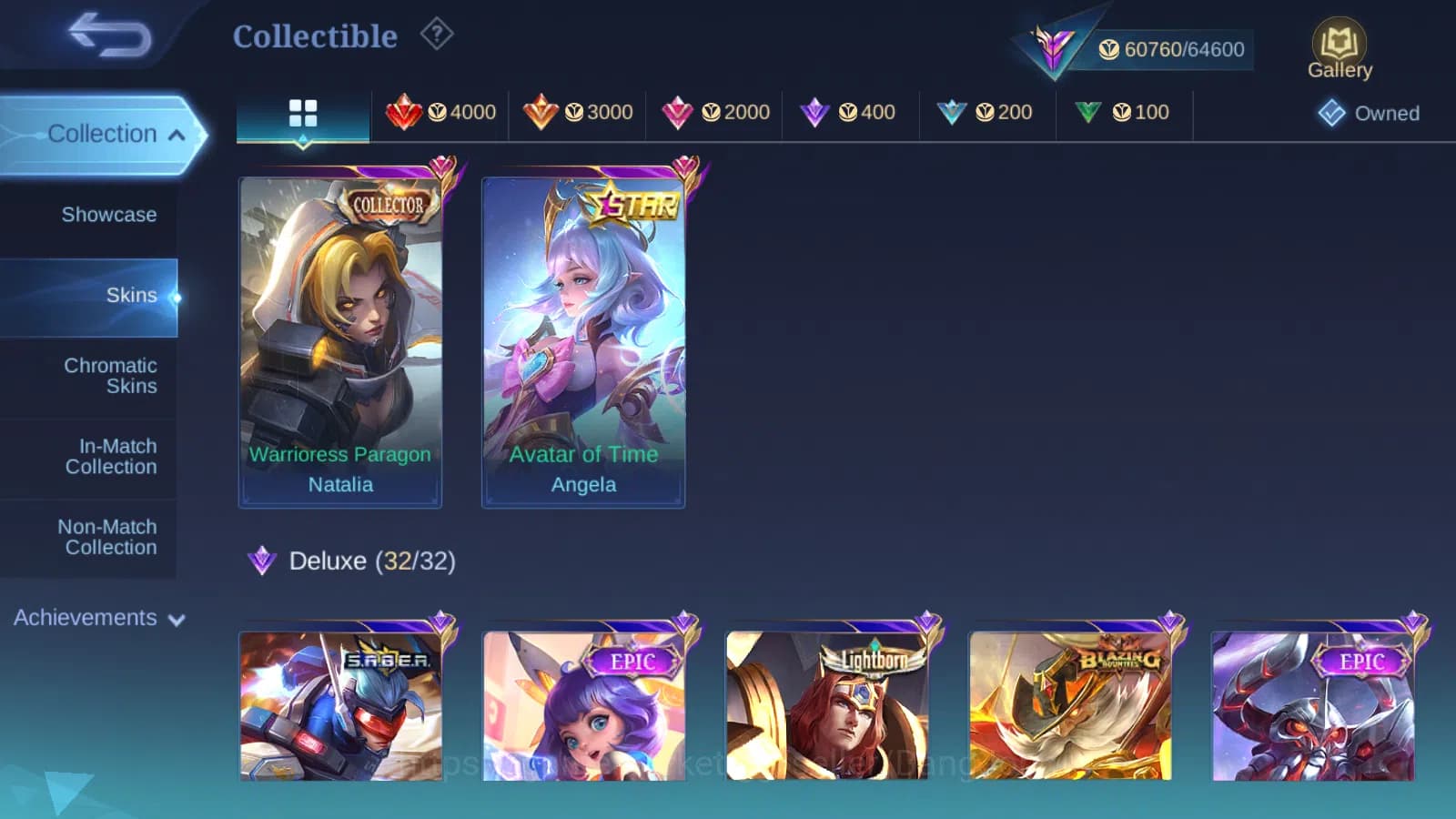Switch to the Chromatic Skins tab

pos(109,375)
